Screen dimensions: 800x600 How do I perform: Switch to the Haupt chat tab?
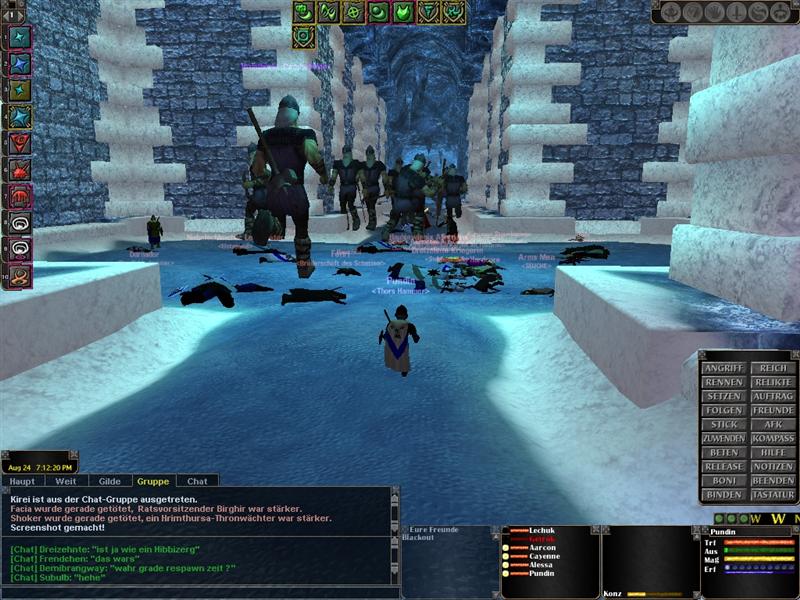click(22, 481)
